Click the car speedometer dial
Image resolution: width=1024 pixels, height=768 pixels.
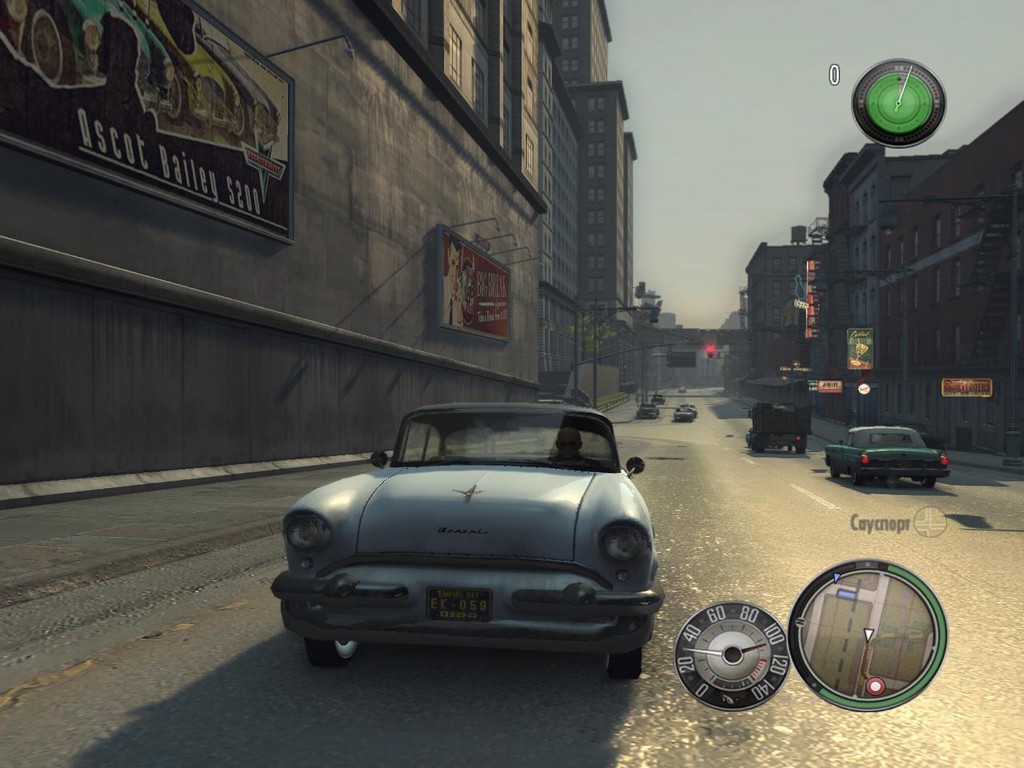pyautogui.click(x=731, y=655)
